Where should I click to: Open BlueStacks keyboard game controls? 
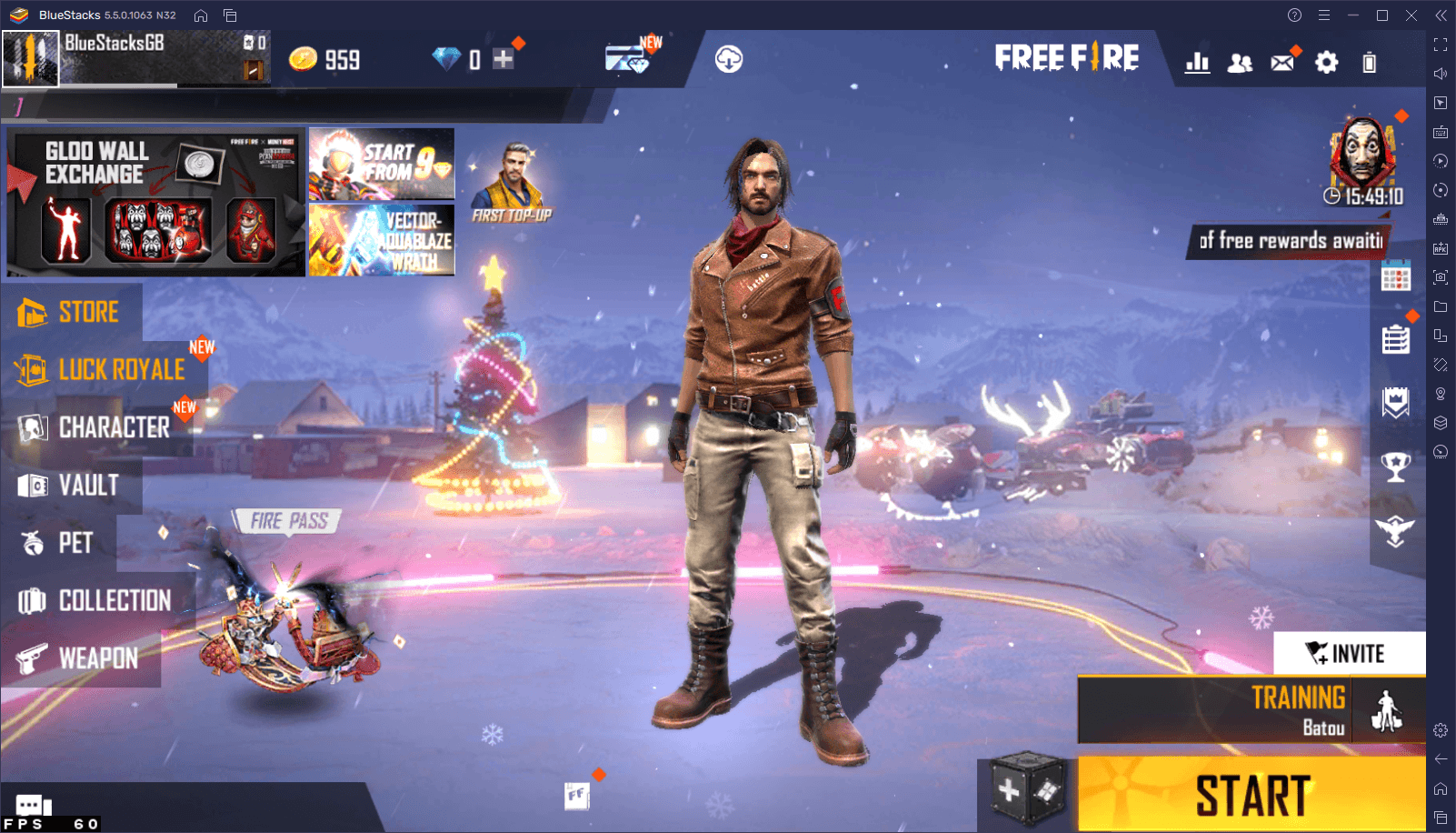[1441, 132]
